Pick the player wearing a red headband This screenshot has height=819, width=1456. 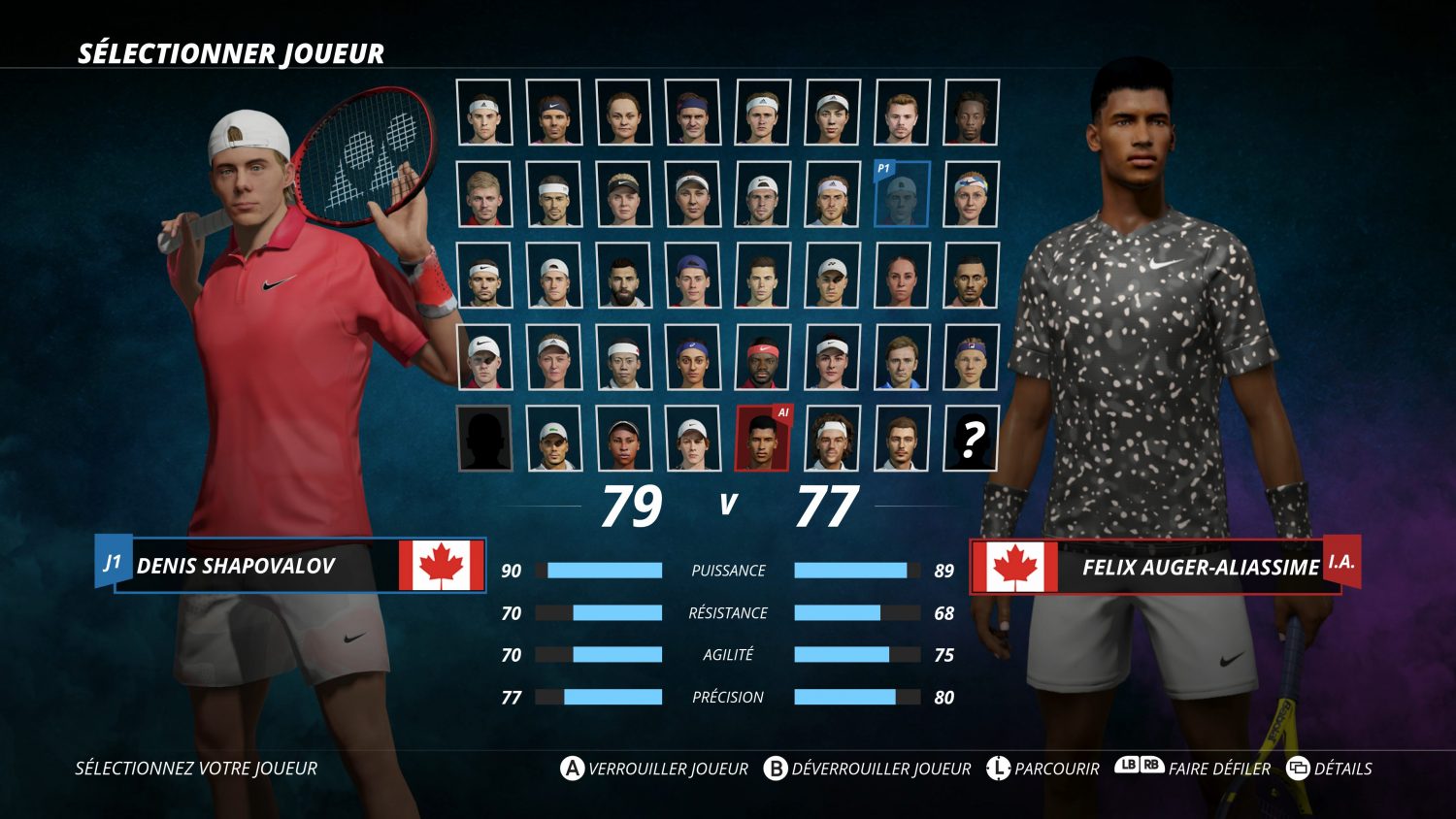click(x=763, y=357)
